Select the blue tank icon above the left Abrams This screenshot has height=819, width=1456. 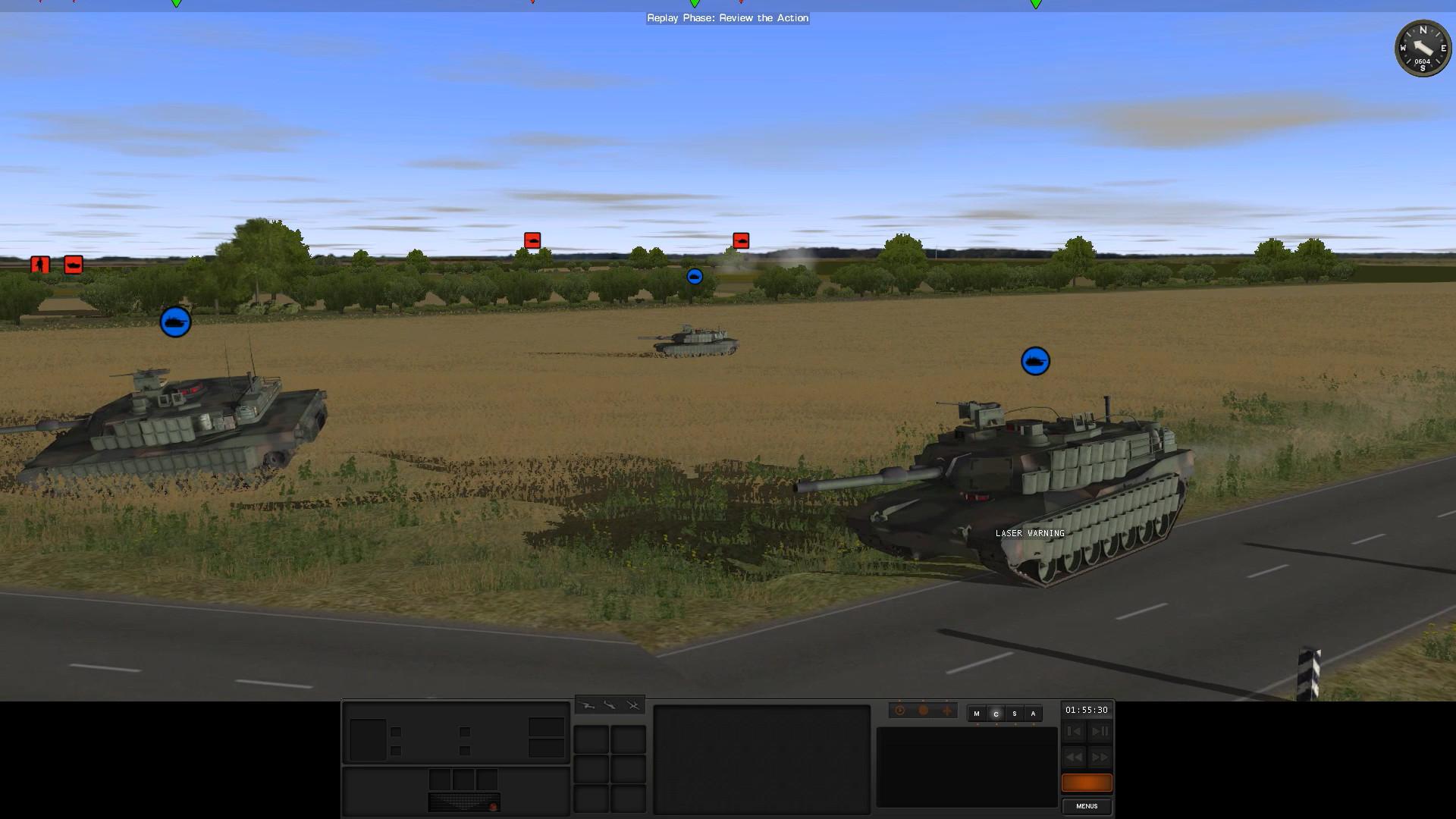(x=174, y=322)
